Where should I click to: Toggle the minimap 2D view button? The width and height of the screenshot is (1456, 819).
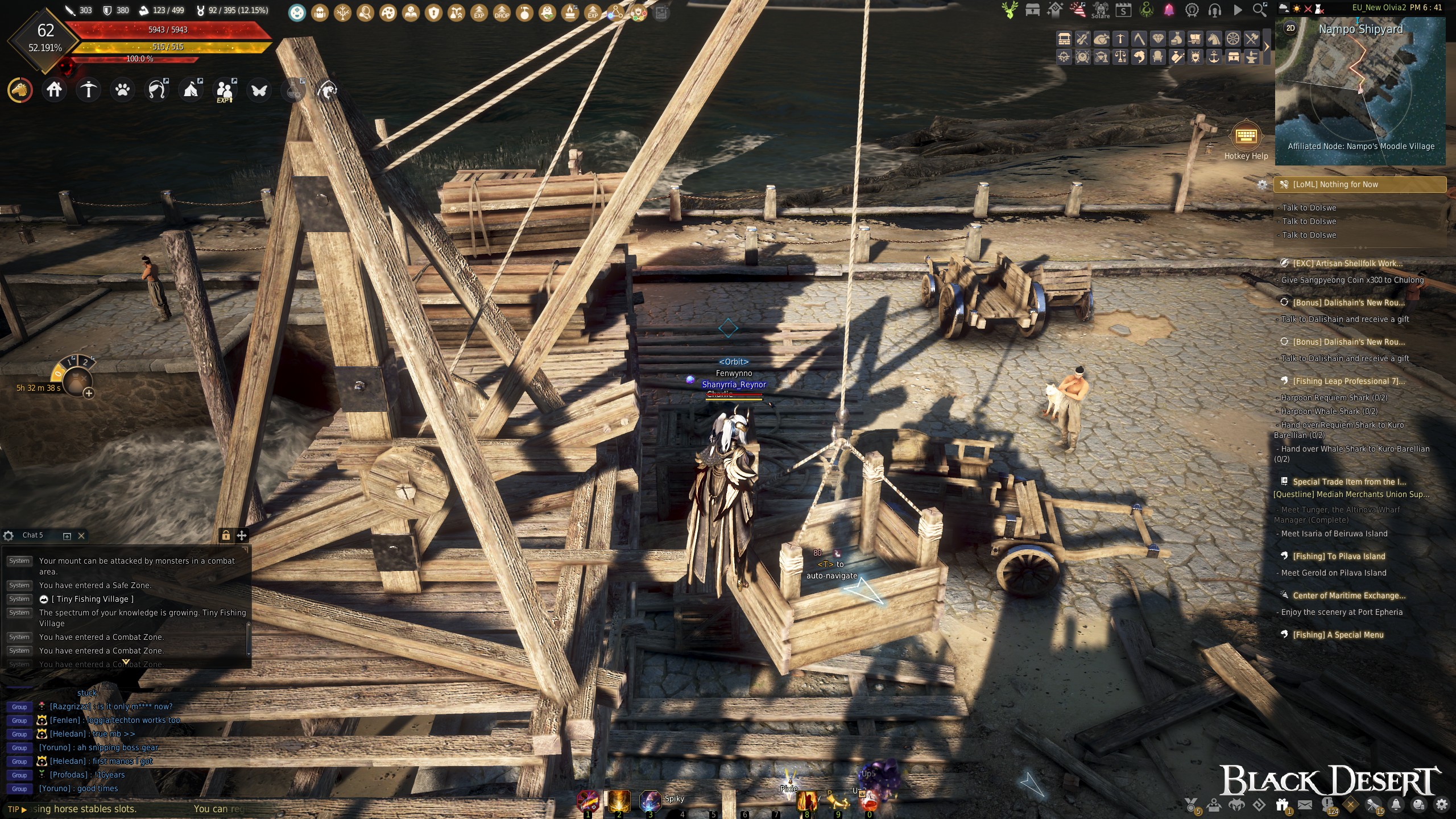pyautogui.click(x=1290, y=28)
